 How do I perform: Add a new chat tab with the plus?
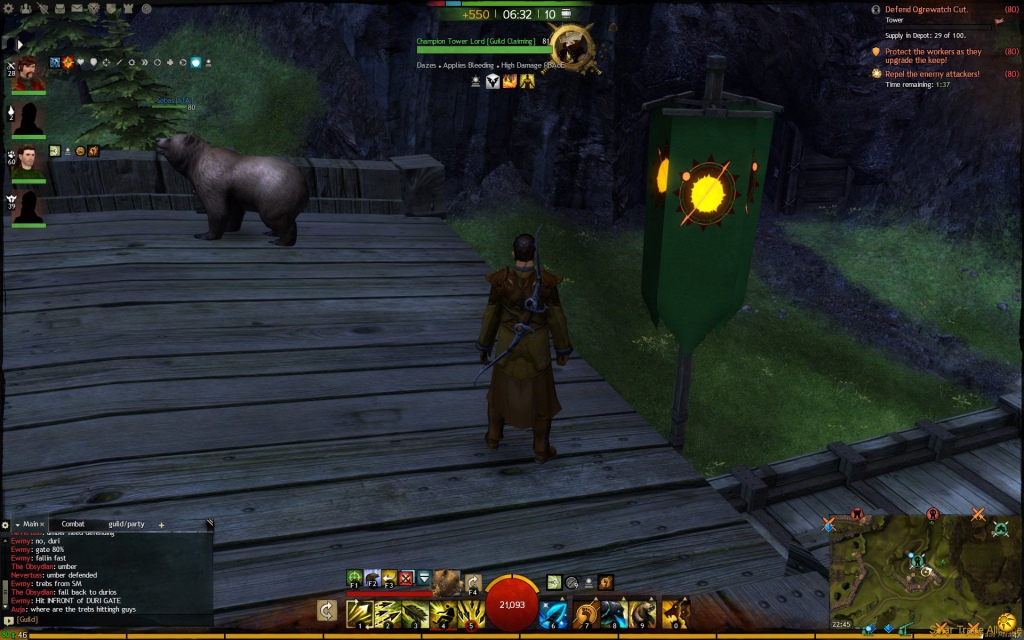tap(161, 524)
